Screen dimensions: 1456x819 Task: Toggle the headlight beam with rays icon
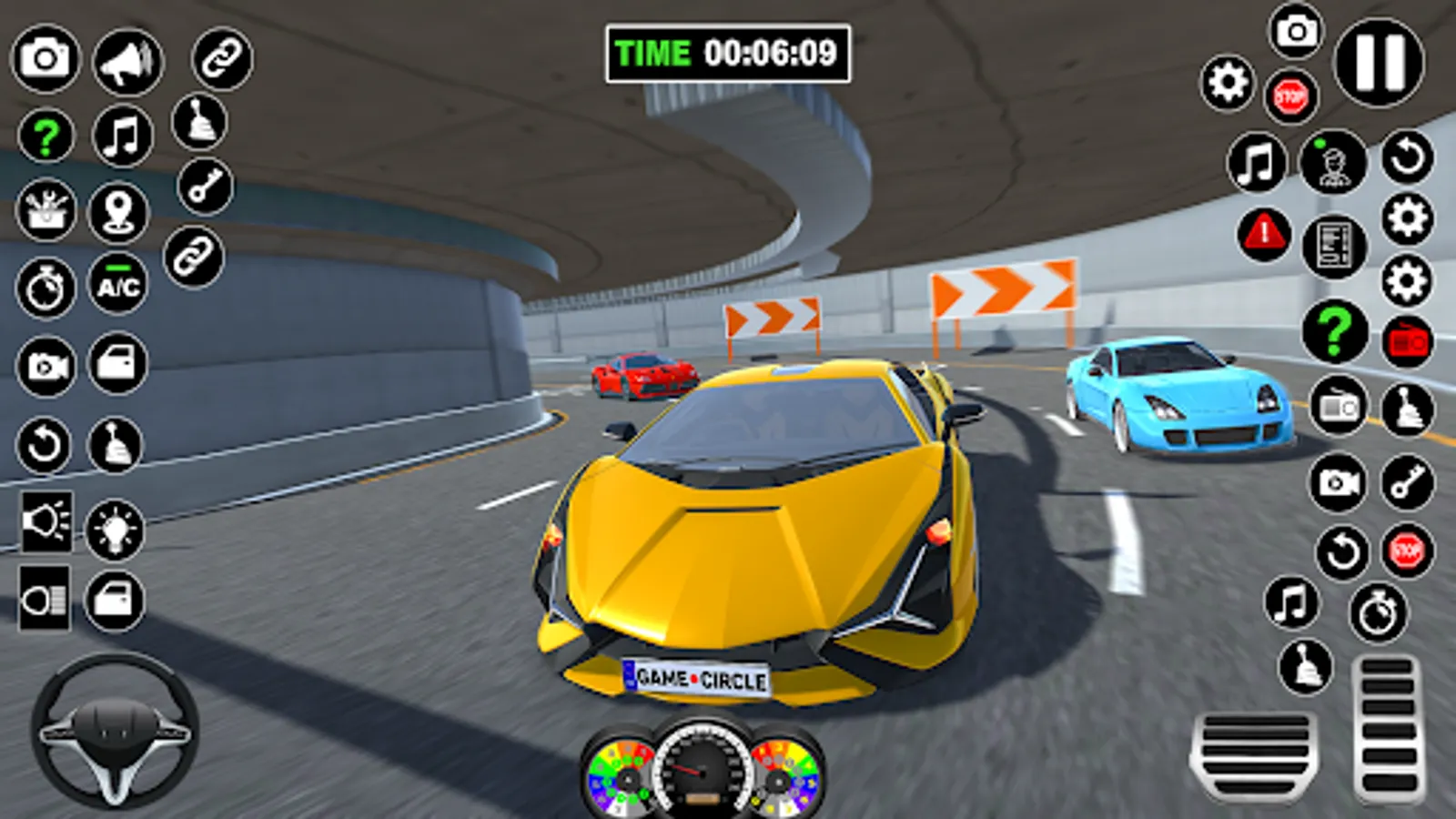click(45, 522)
